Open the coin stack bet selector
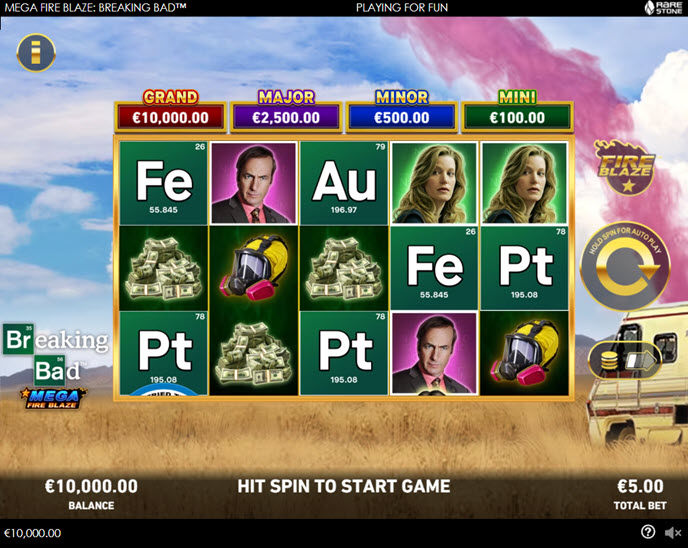This screenshot has width=688, height=548. pyautogui.click(x=610, y=360)
